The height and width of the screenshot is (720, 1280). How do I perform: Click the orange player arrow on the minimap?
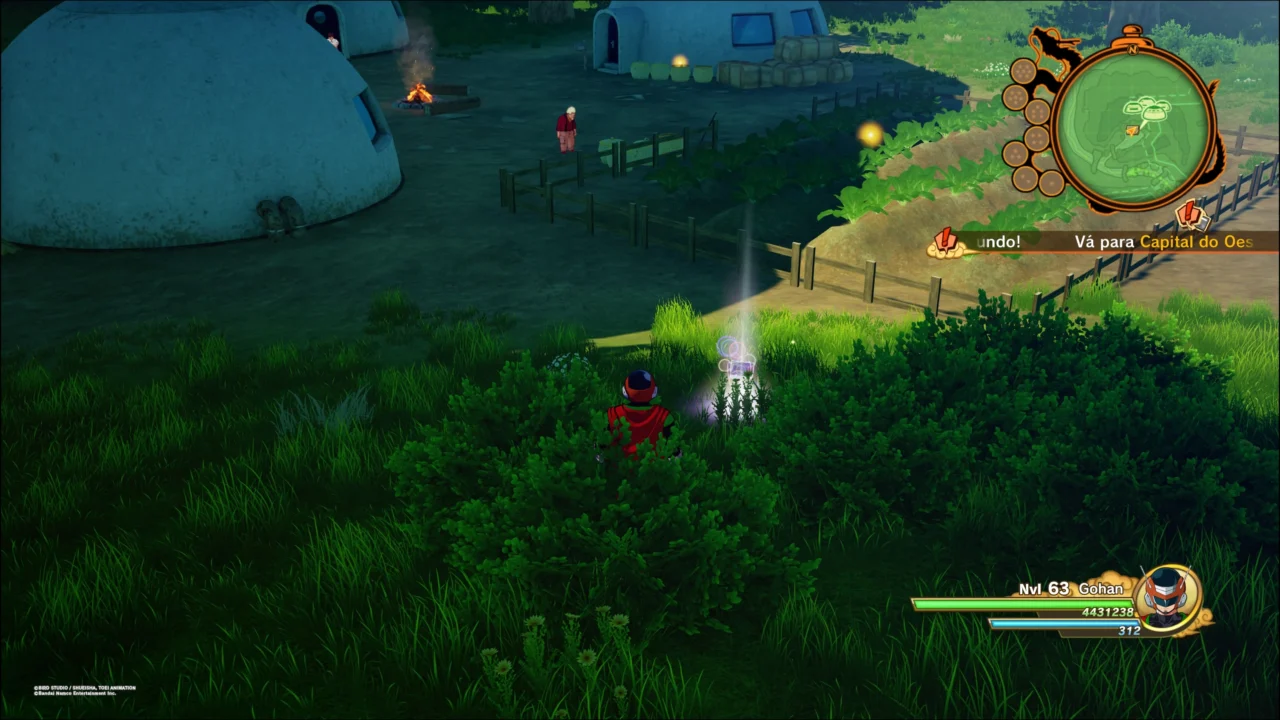[x=1132, y=130]
